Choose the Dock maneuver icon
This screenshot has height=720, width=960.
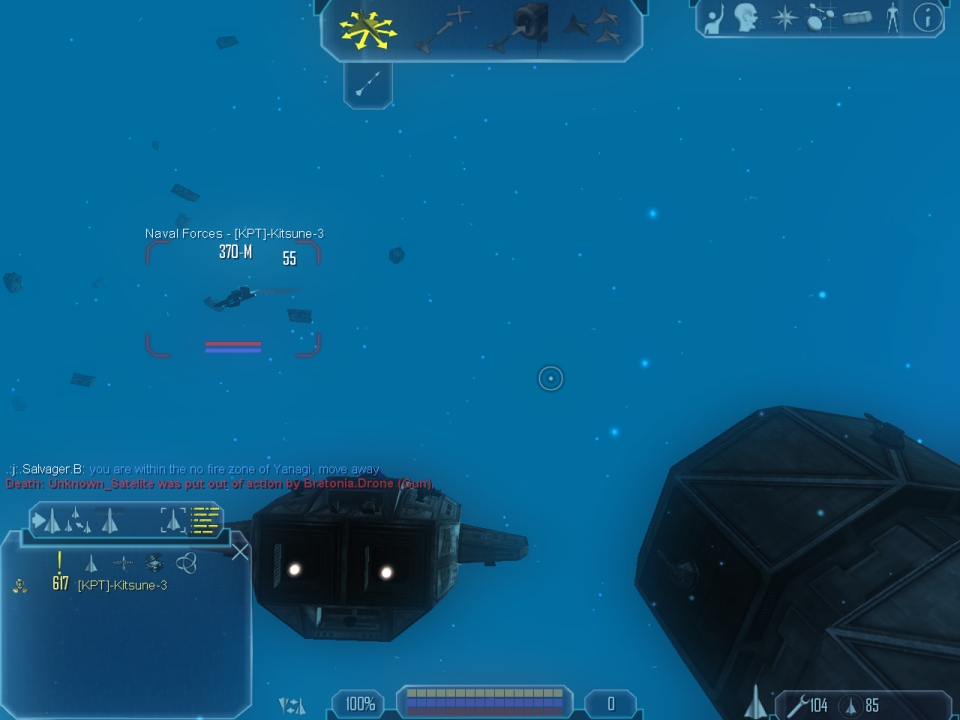pyautogui.click(x=520, y=28)
